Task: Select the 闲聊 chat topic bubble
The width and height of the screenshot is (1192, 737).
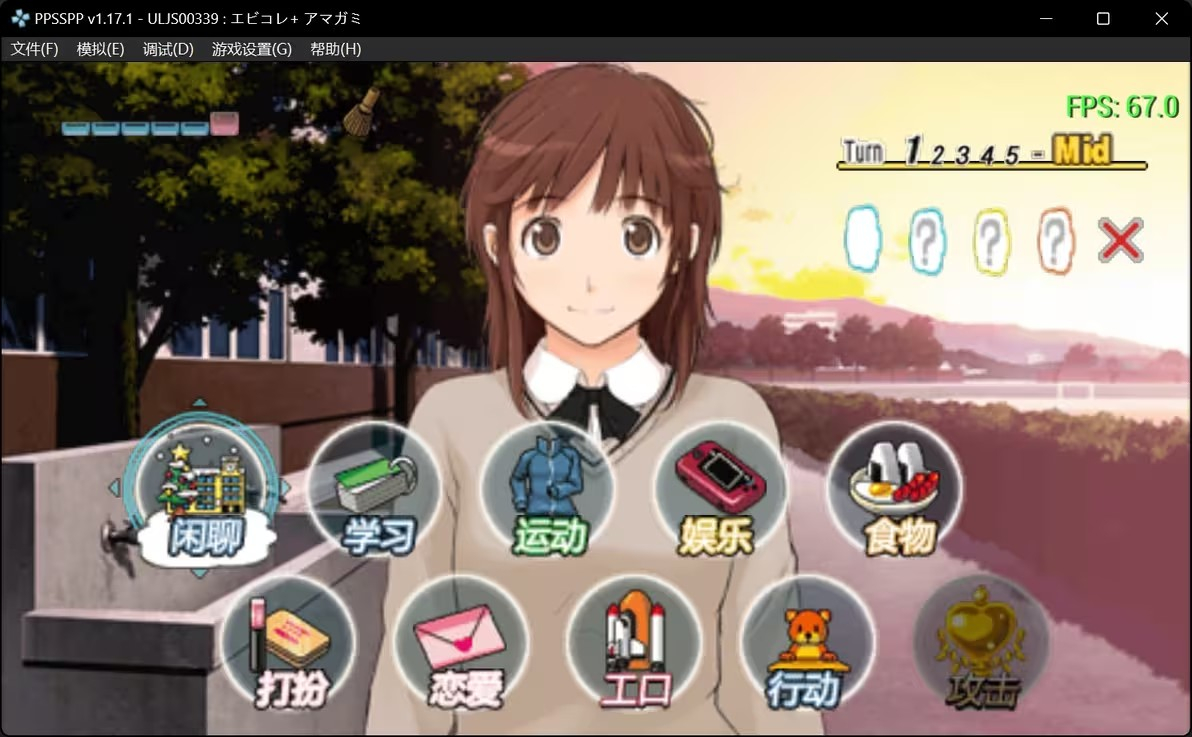Action: click(200, 492)
